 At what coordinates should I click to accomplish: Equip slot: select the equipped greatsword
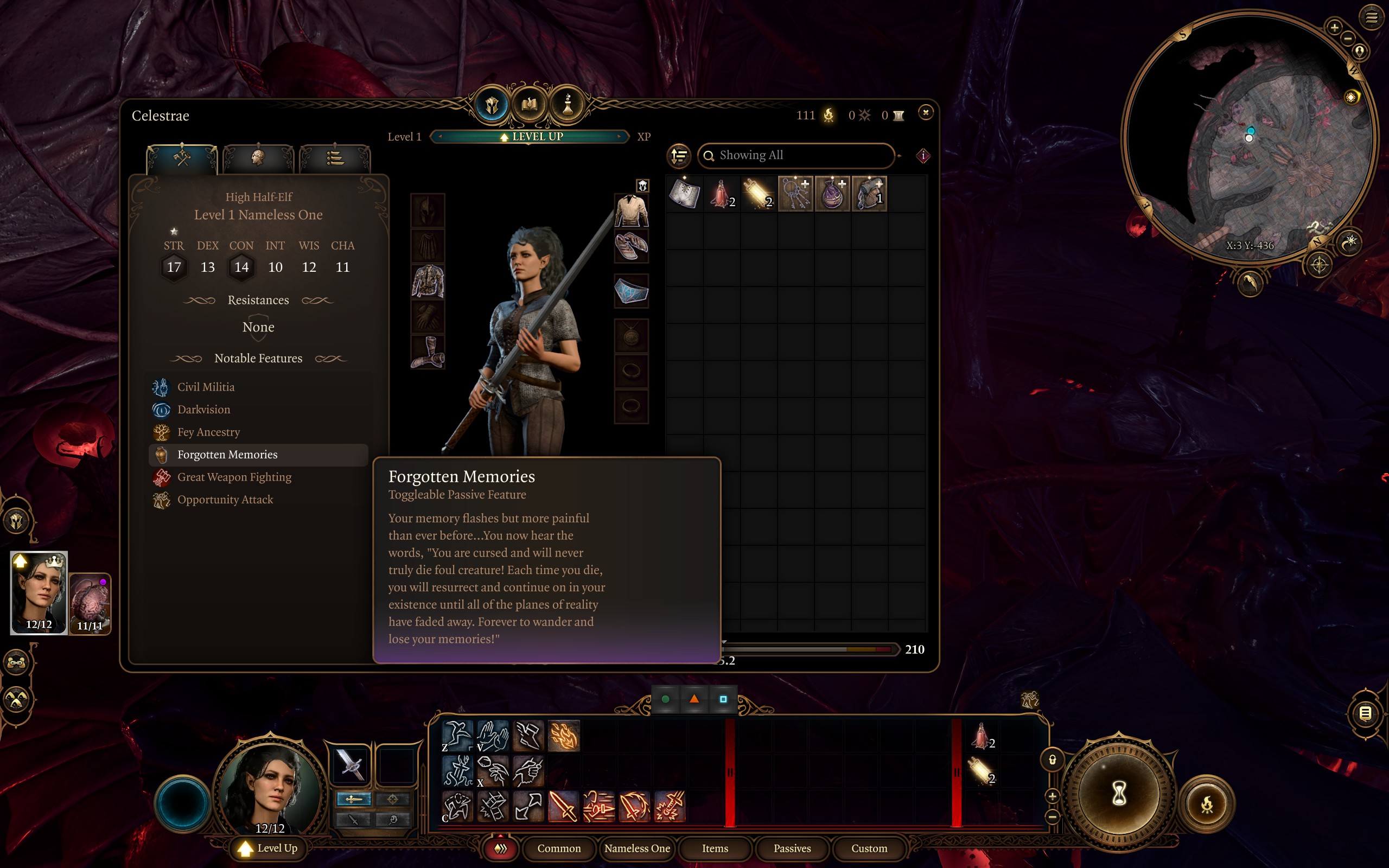point(351,765)
